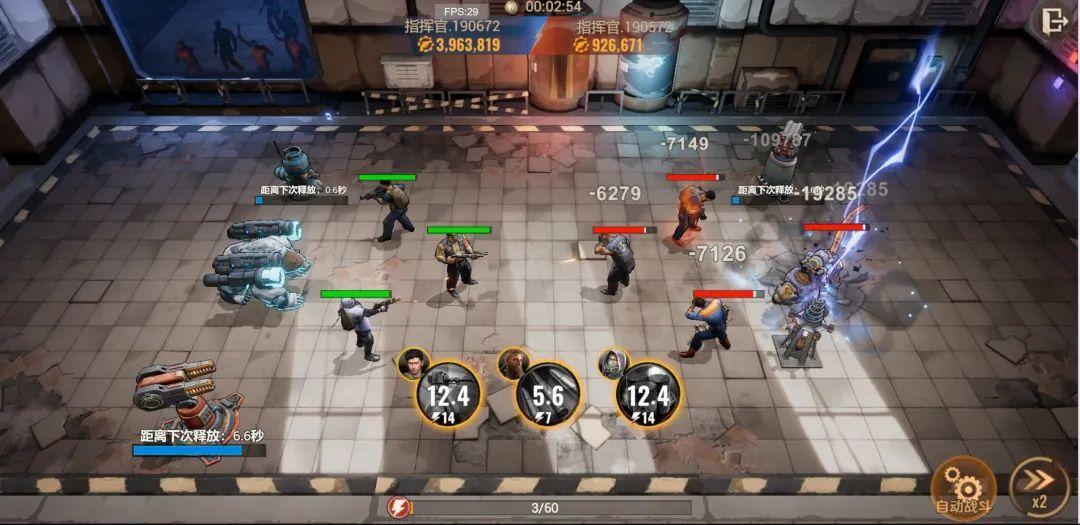Use the bearded hero's 5.6 cooldown skill
Viewport: 1080px width, 525px height.
tap(547, 395)
